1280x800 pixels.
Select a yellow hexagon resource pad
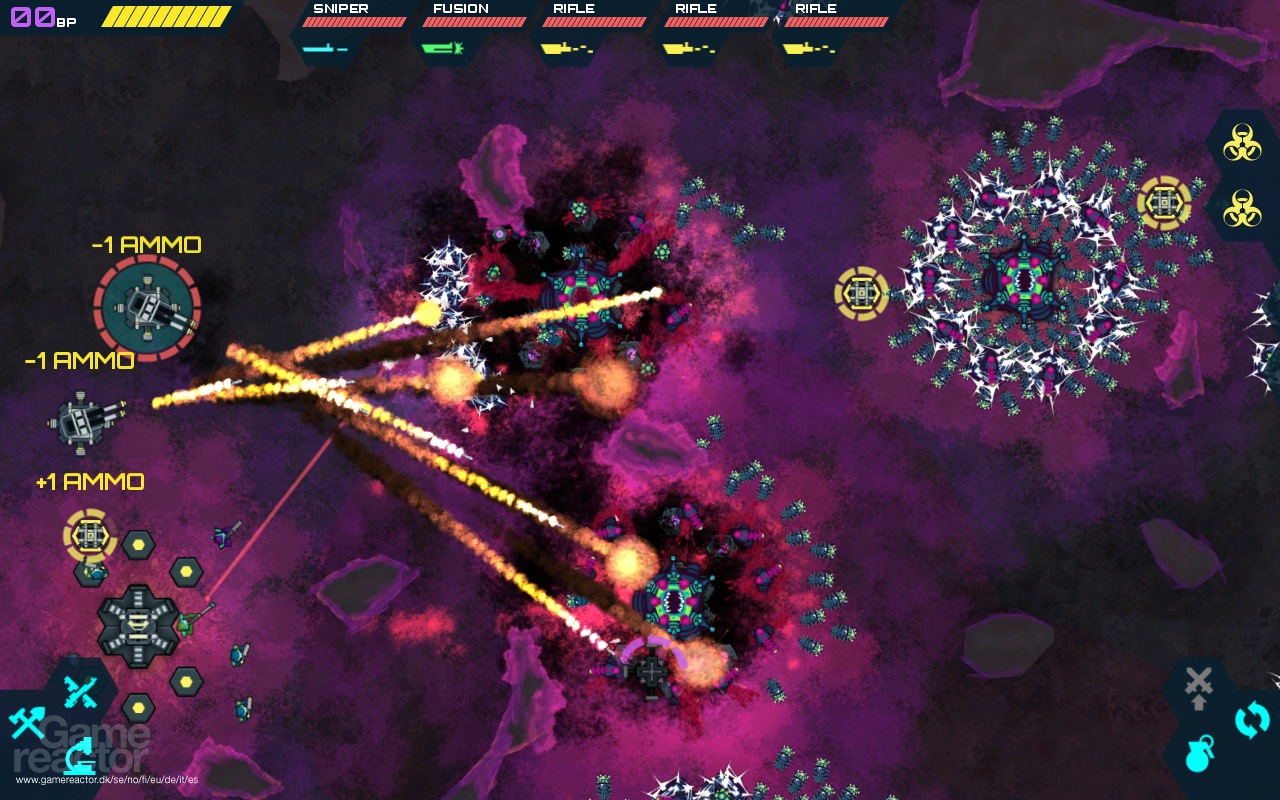[x=137, y=546]
